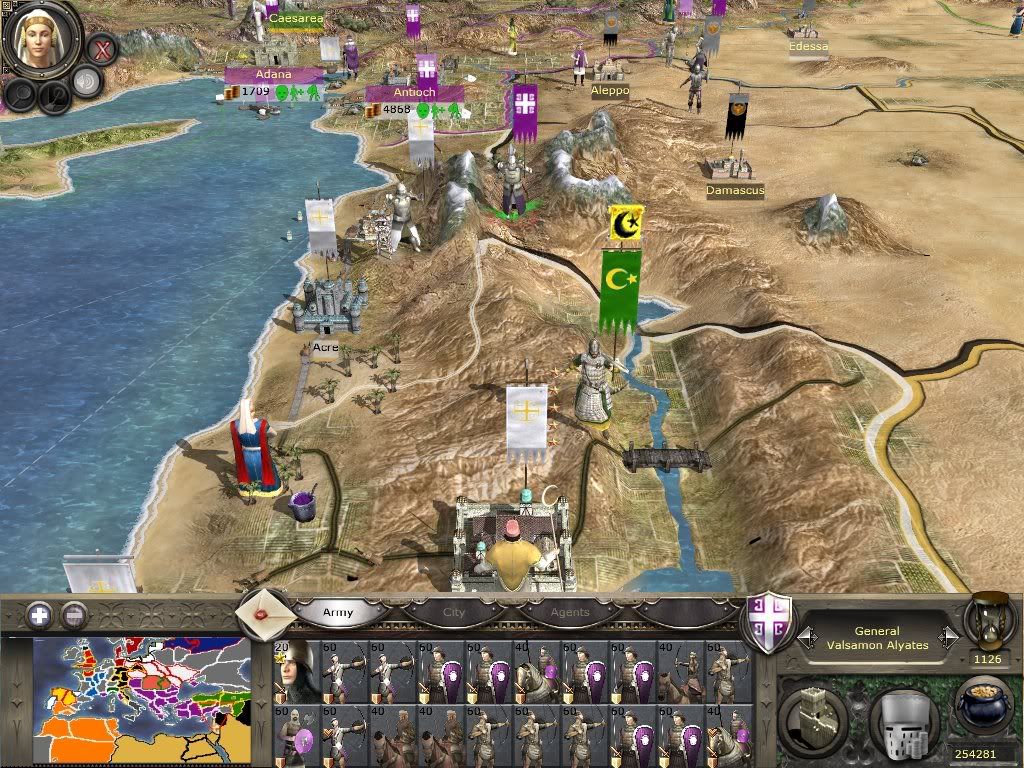Screen dimensions: 1024x768
Task: Open the missions scroll with red seal
Action: click(x=267, y=612)
